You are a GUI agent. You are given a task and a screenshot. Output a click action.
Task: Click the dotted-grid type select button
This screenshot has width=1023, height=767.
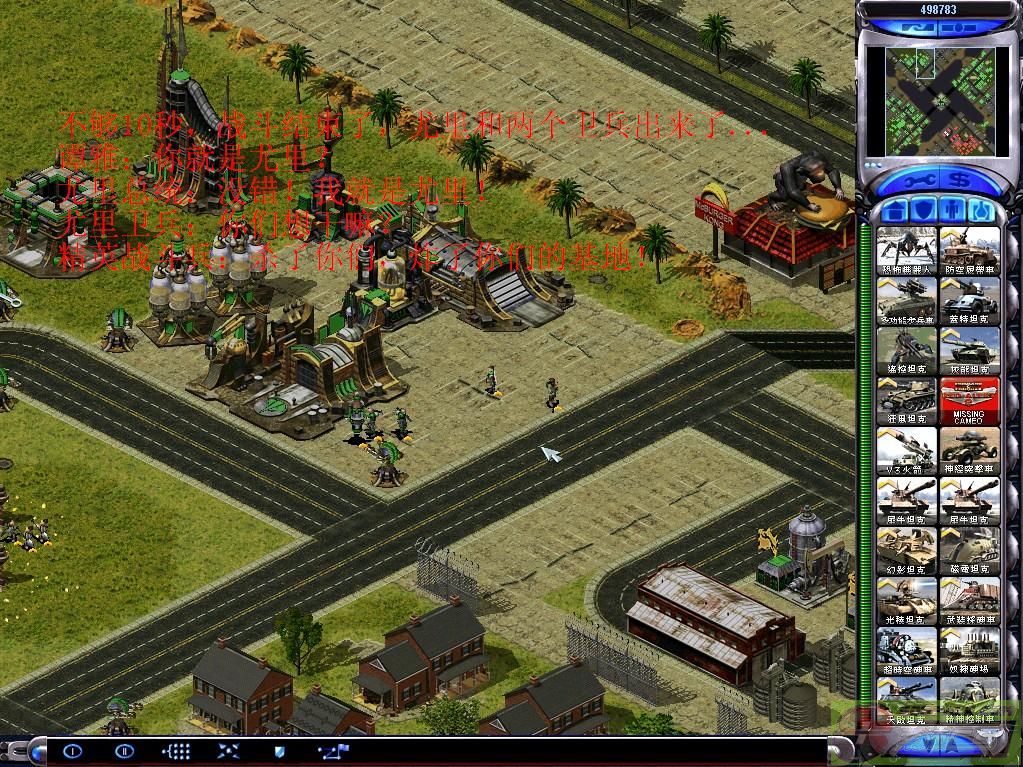pos(176,750)
